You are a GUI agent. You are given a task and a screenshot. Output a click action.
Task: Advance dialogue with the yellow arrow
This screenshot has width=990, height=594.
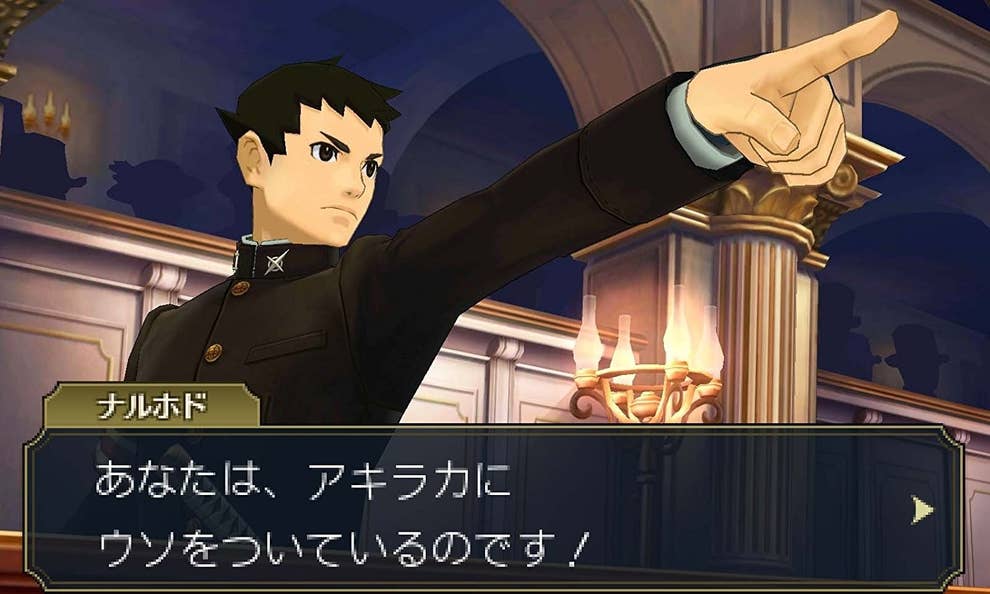(922, 510)
